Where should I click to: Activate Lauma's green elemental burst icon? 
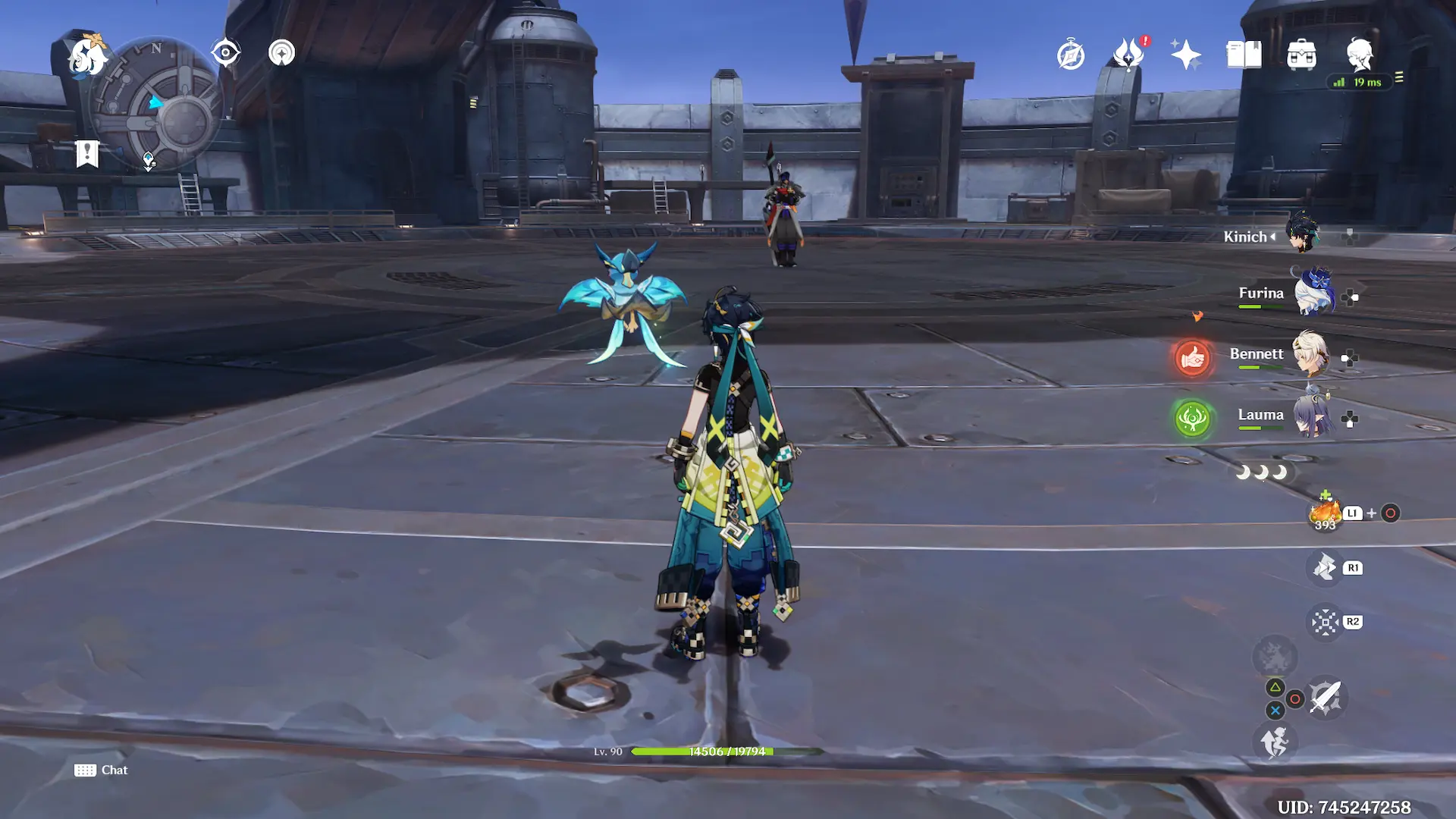(1192, 419)
